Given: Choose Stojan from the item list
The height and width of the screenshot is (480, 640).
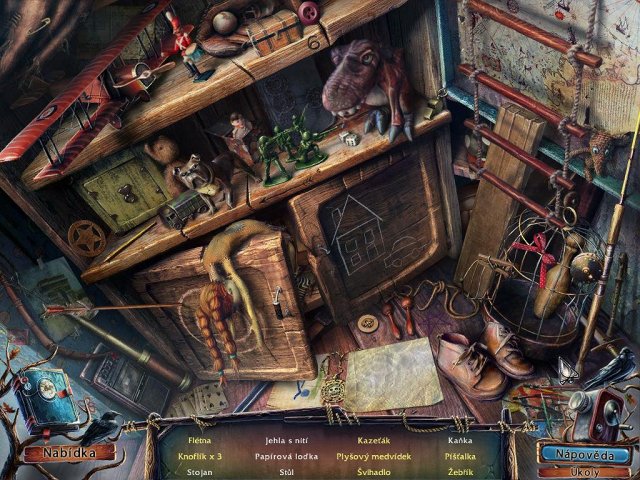Looking at the screenshot, I should pyautogui.click(x=199, y=471).
